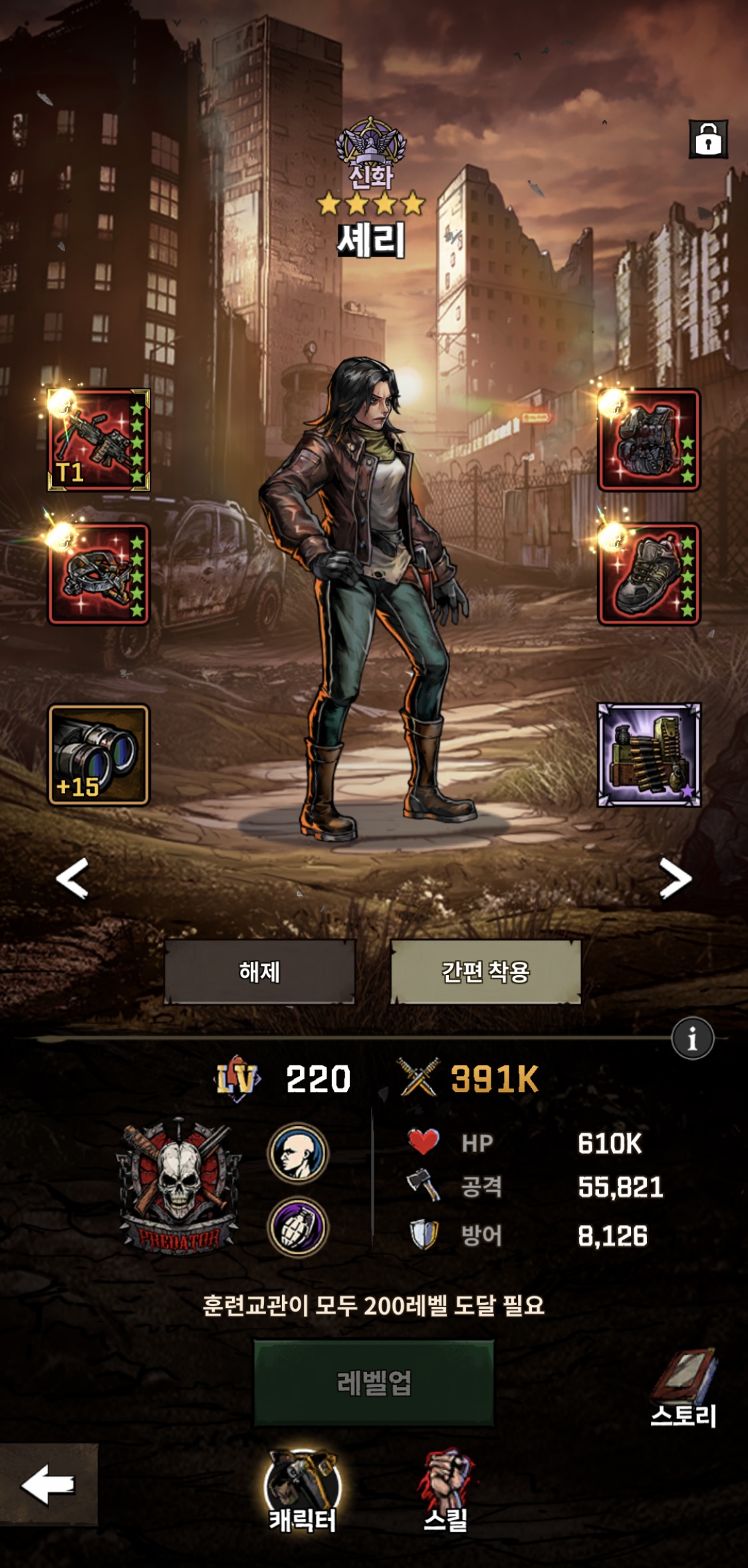Tap the 해제 unequip button
This screenshot has width=748, height=1568.
[259, 971]
